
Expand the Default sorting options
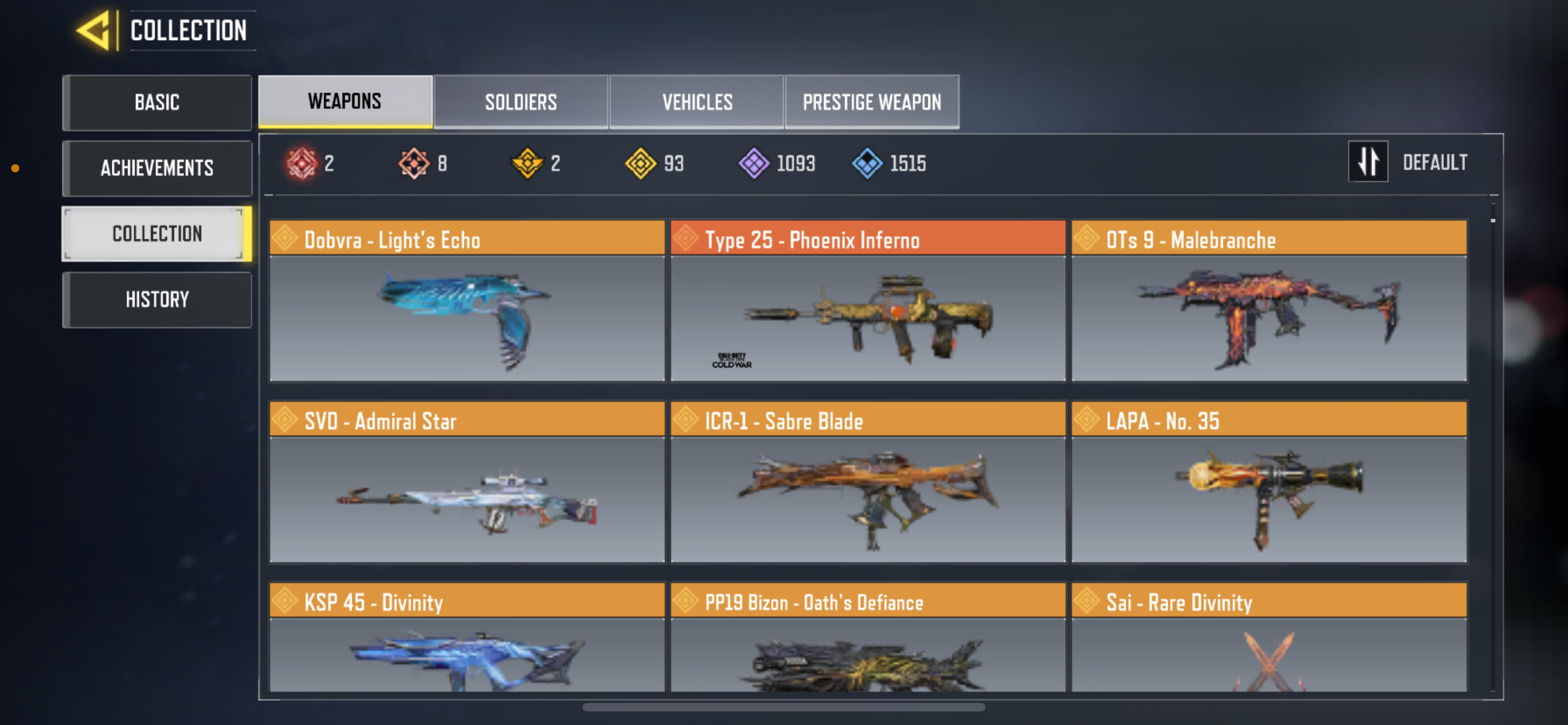click(1435, 161)
